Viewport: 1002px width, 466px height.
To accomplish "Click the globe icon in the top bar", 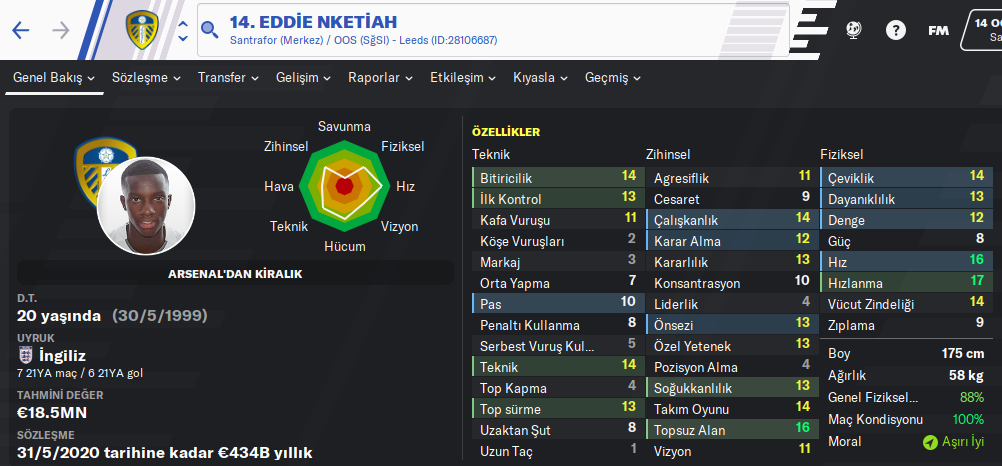I will (855, 30).
